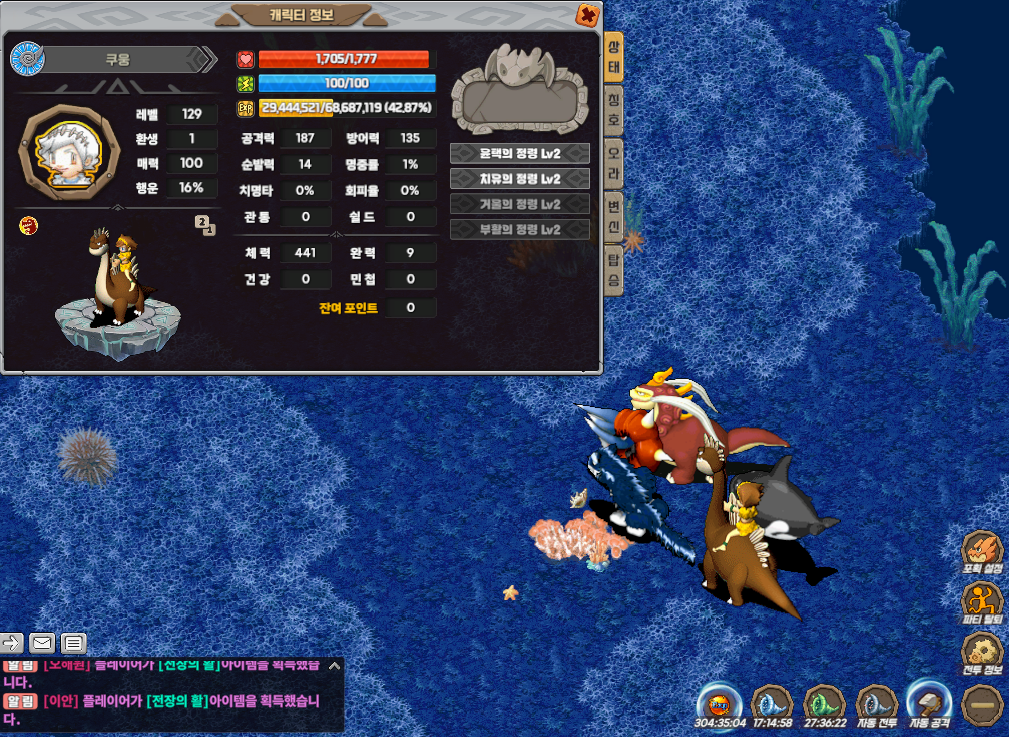Expand the chat log with the arrow

click(x=334, y=665)
